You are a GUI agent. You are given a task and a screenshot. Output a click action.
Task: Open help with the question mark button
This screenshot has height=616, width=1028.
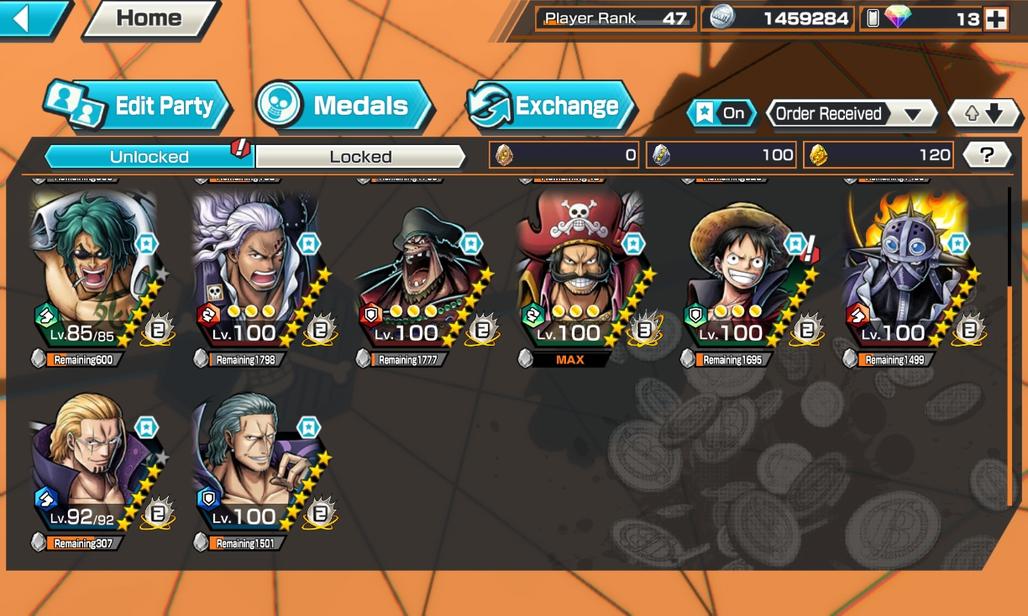tap(987, 155)
